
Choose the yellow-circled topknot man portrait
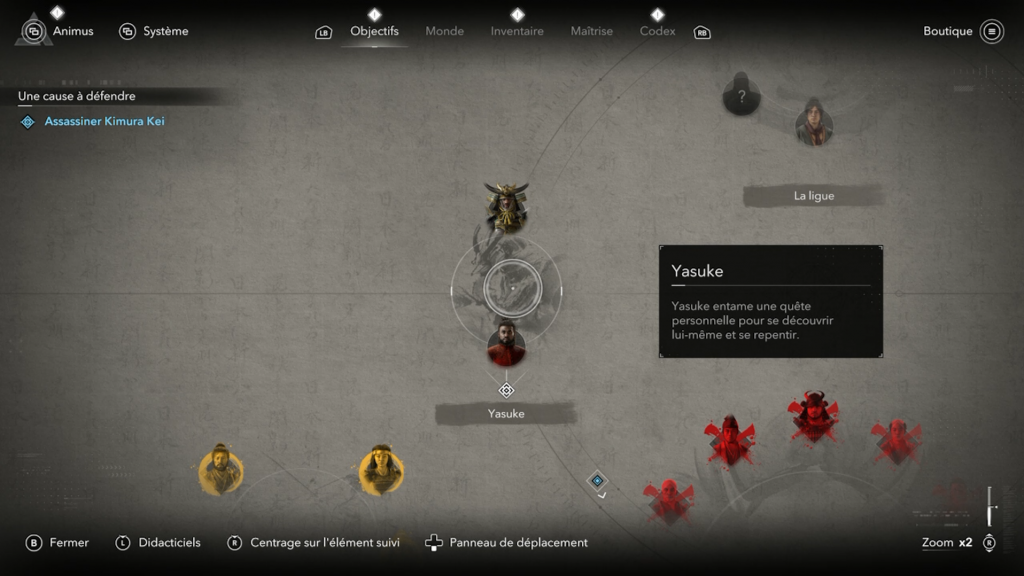pos(220,470)
